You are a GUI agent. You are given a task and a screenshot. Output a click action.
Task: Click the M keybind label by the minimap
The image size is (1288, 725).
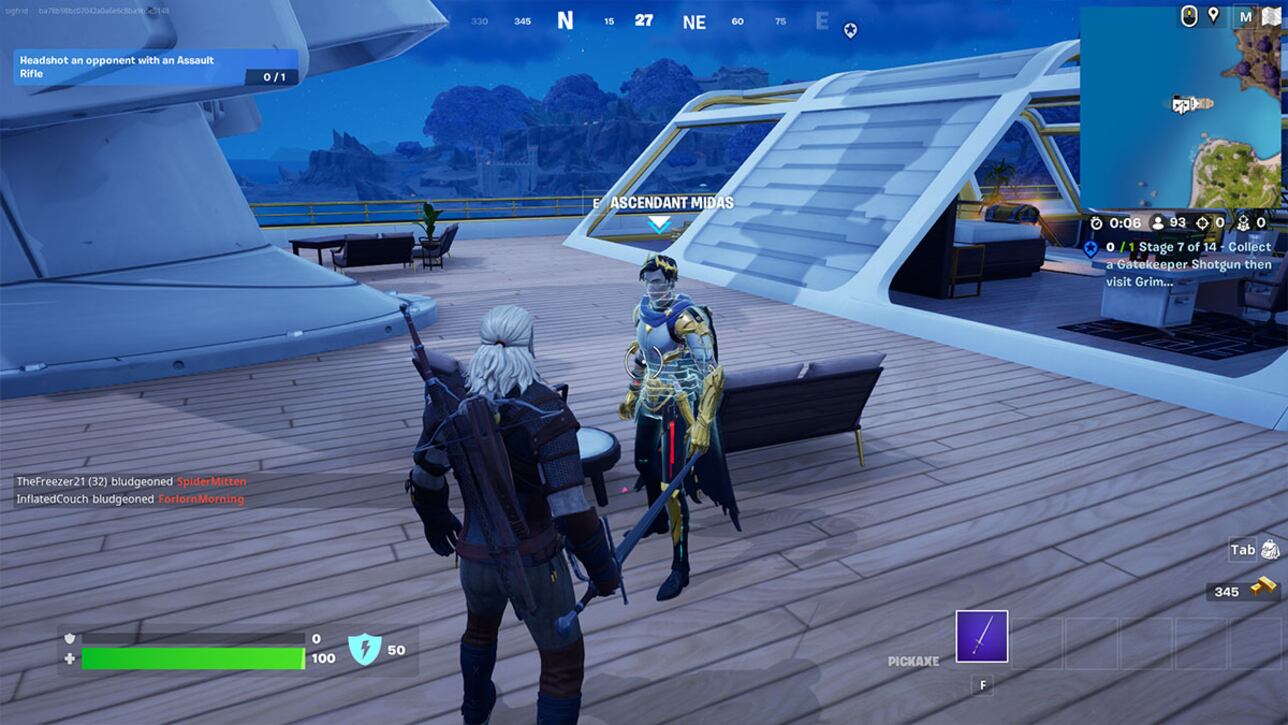click(1244, 16)
